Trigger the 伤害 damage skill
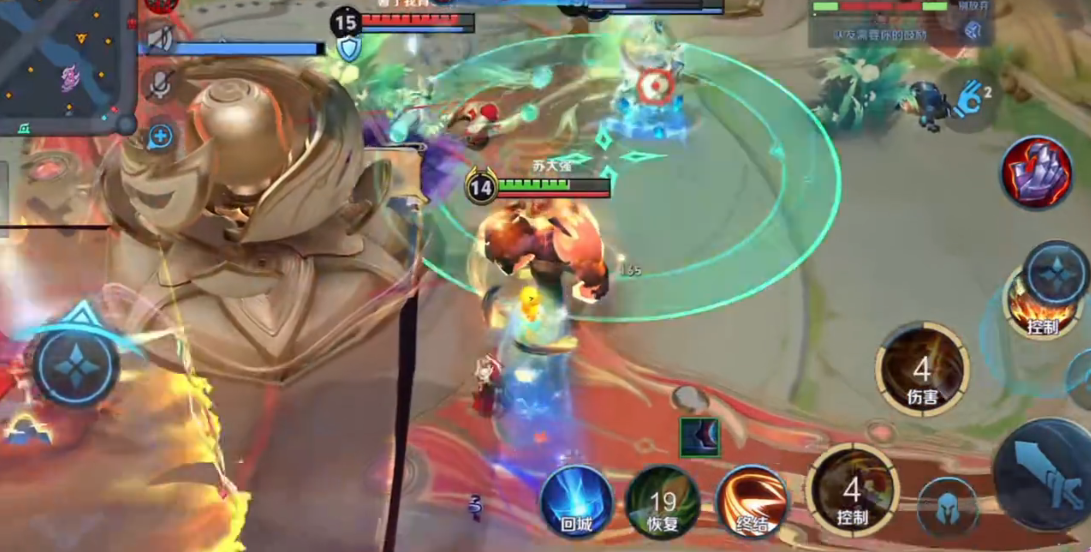The height and width of the screenshot is (552, 1091). click(x=921, y=369)
